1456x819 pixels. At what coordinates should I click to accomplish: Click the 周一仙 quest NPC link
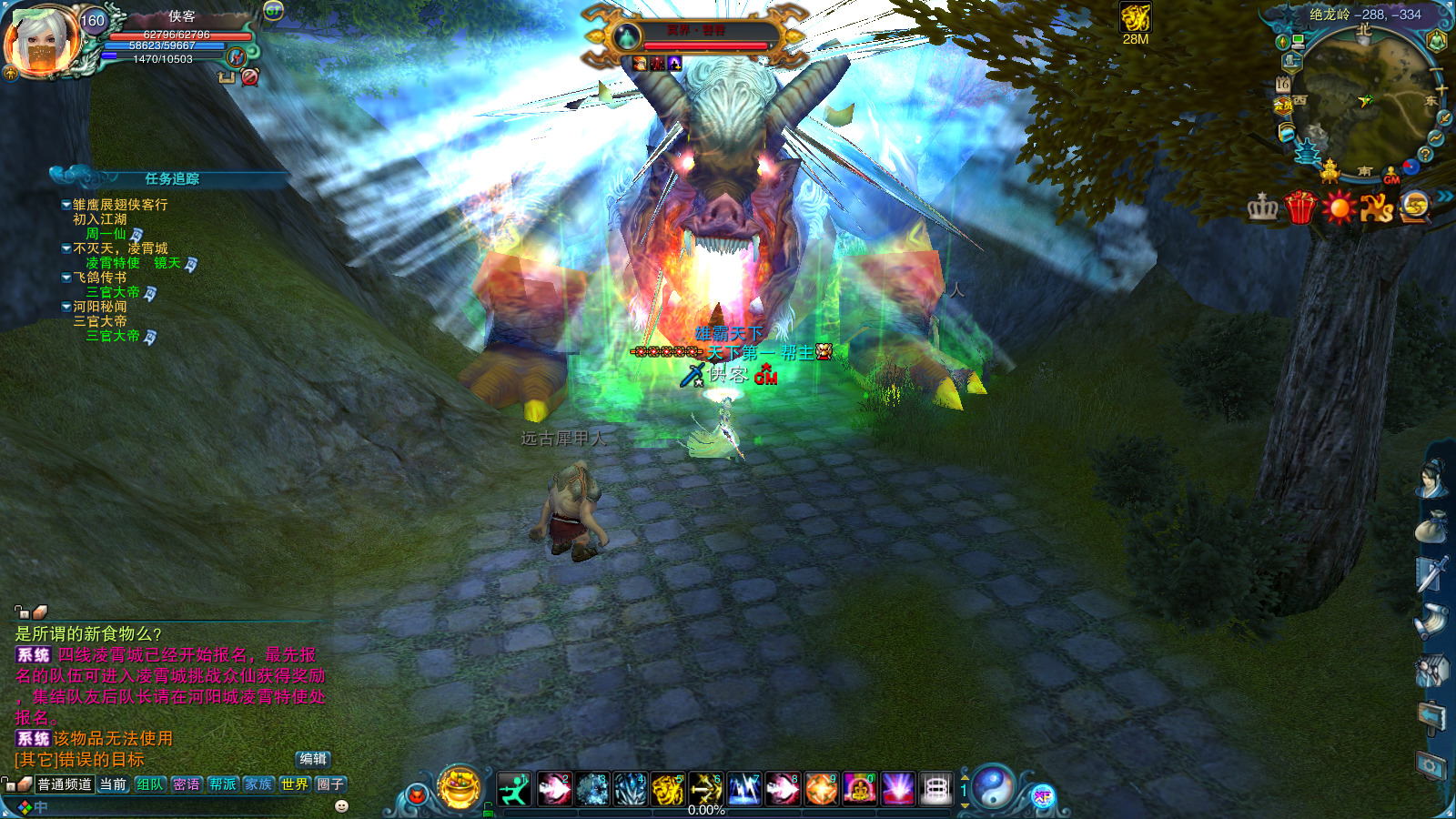tap(106, 234)
